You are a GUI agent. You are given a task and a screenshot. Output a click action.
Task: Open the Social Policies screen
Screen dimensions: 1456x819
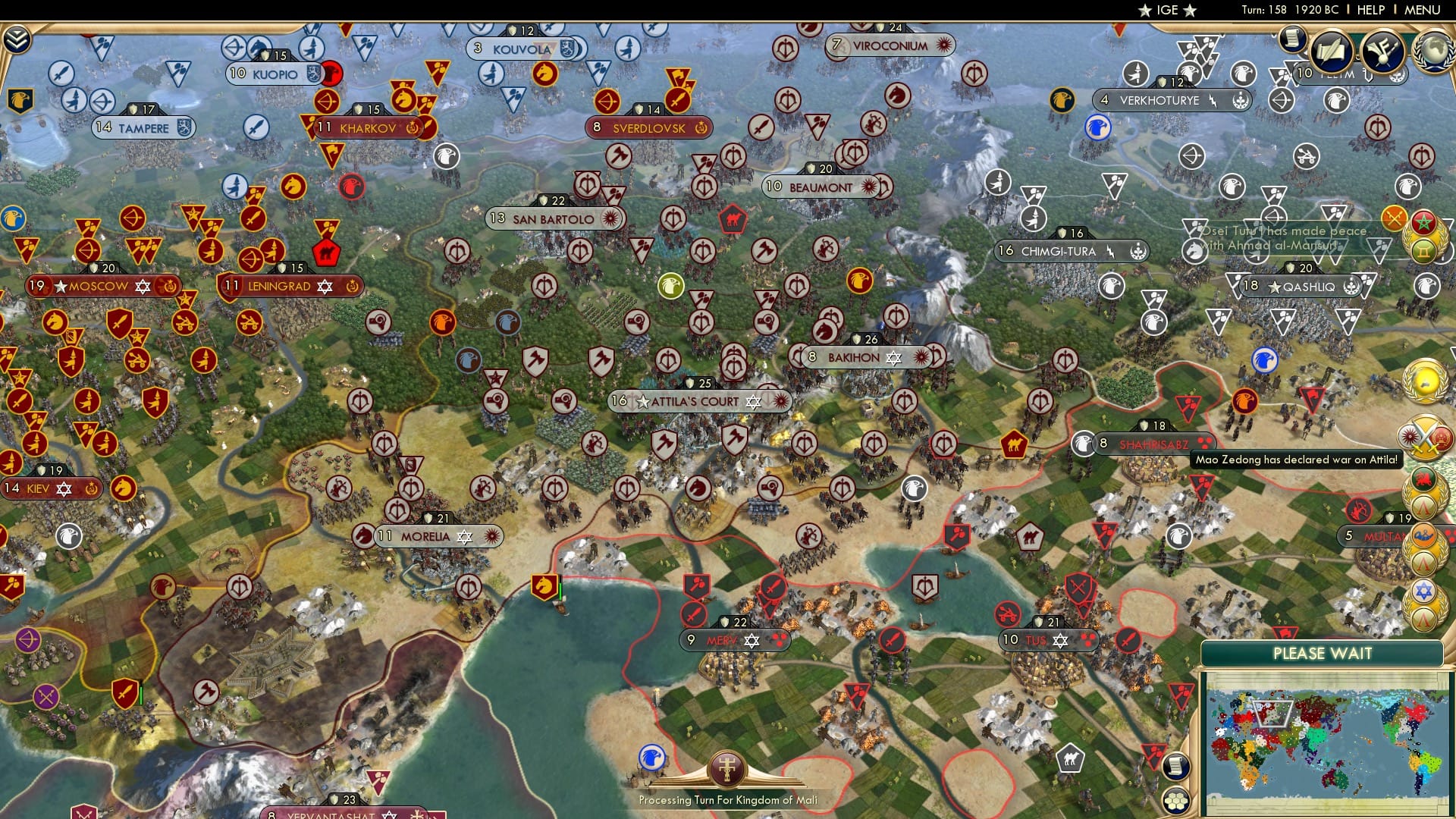click(1332, 50)
